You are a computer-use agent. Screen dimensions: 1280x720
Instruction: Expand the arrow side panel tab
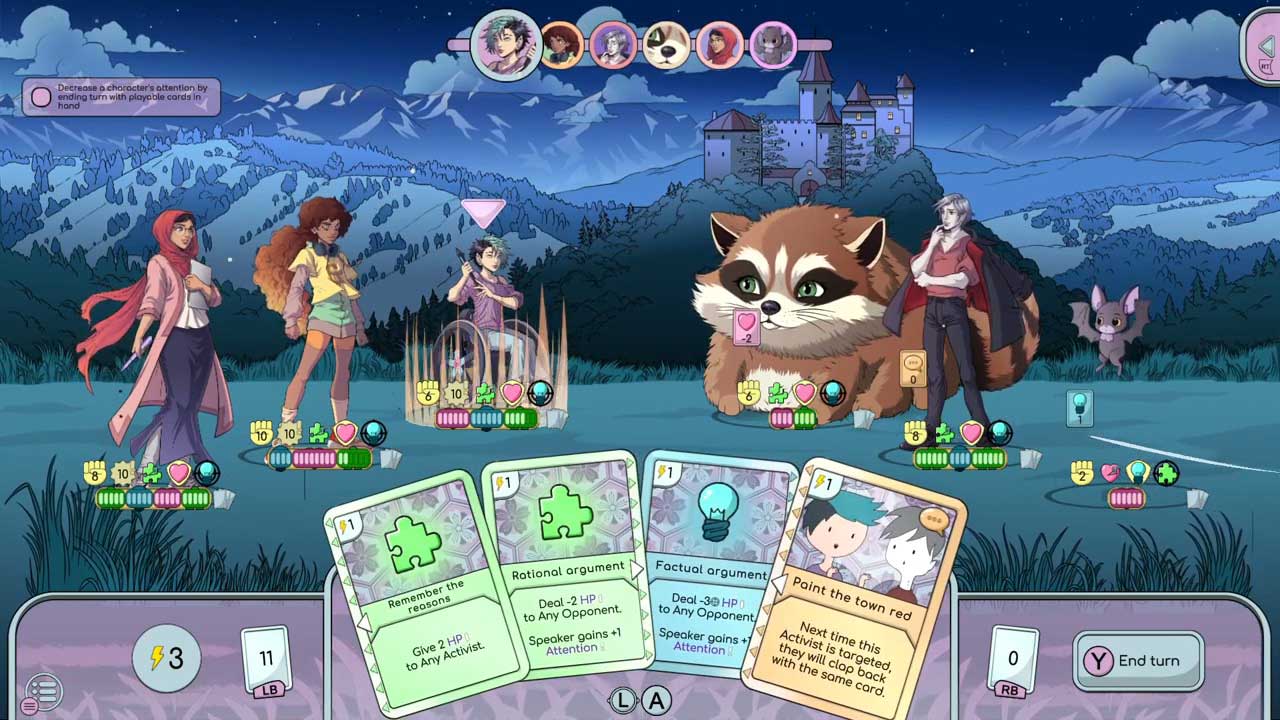(x=1264, y=46)
